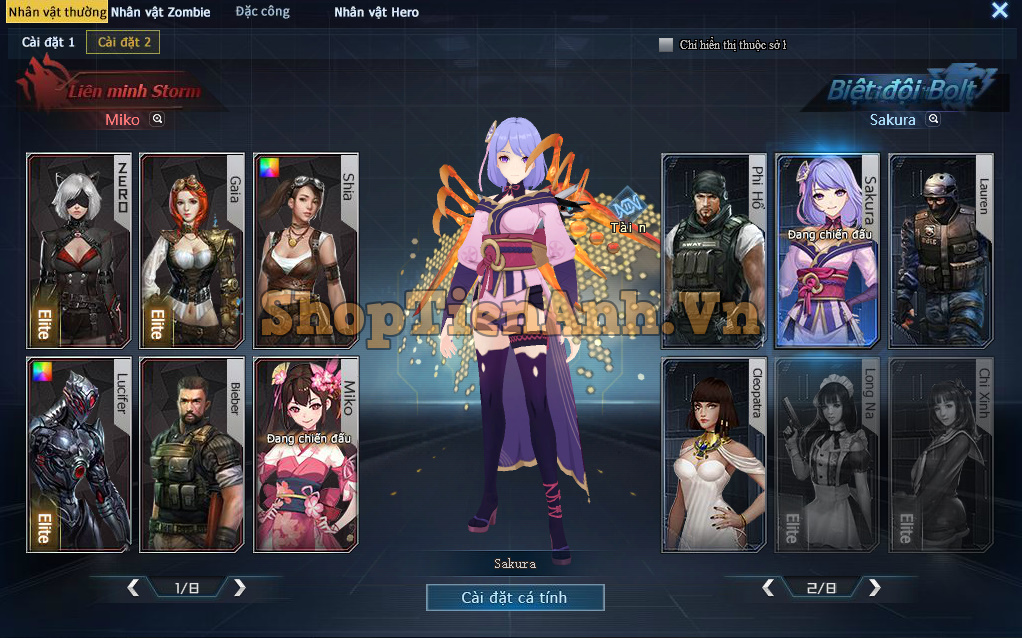
Task: Select the NERO character card
Action: coord(78,248)
